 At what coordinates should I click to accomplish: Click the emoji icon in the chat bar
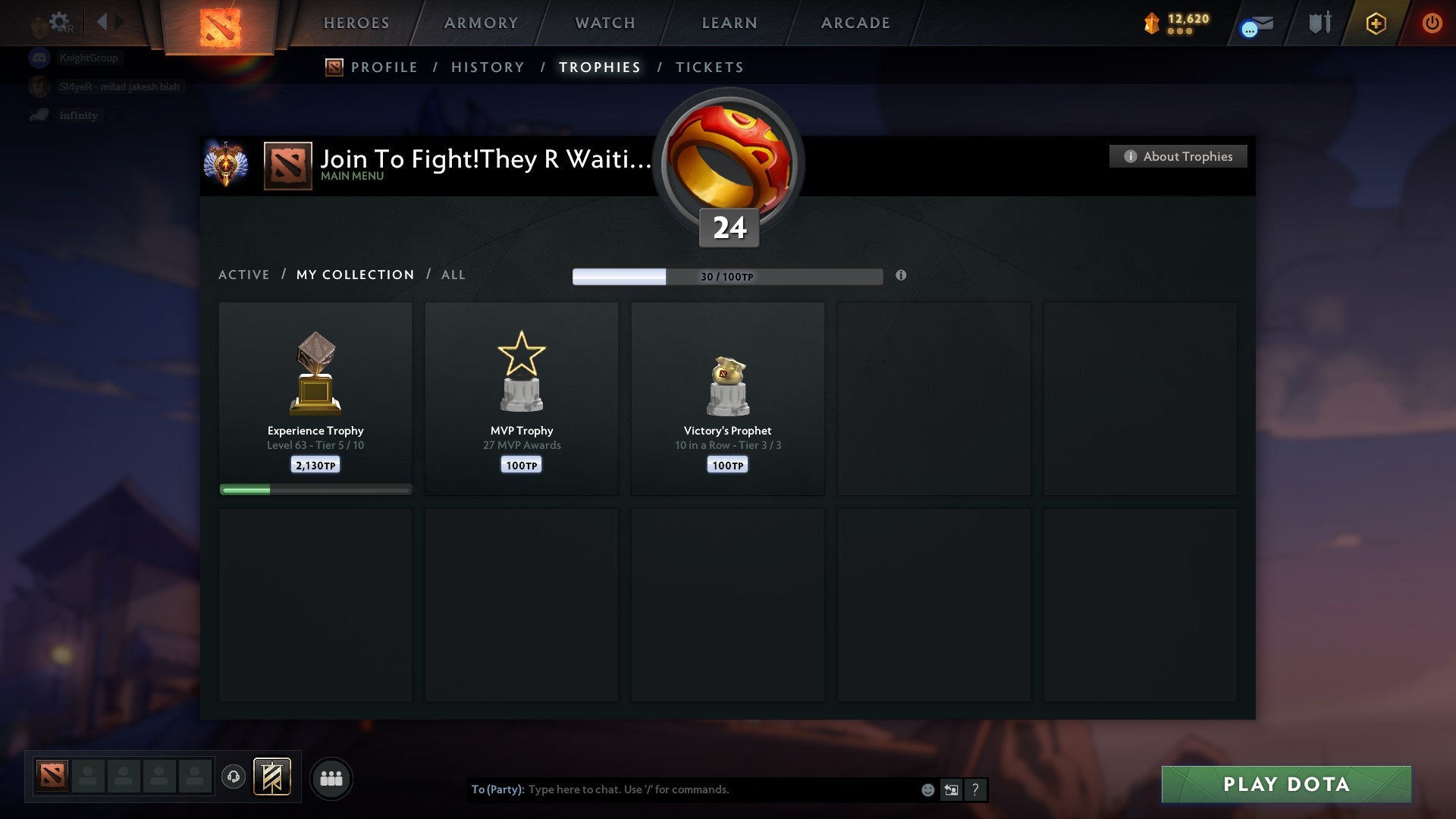click(x=927, y=789)
